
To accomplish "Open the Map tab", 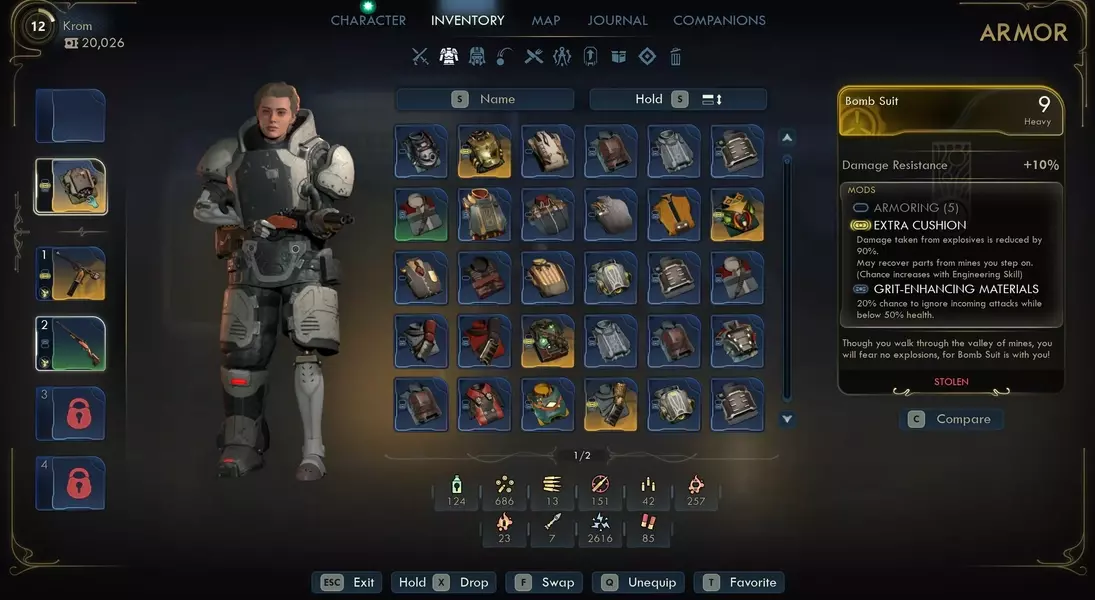I will (546, 20).
